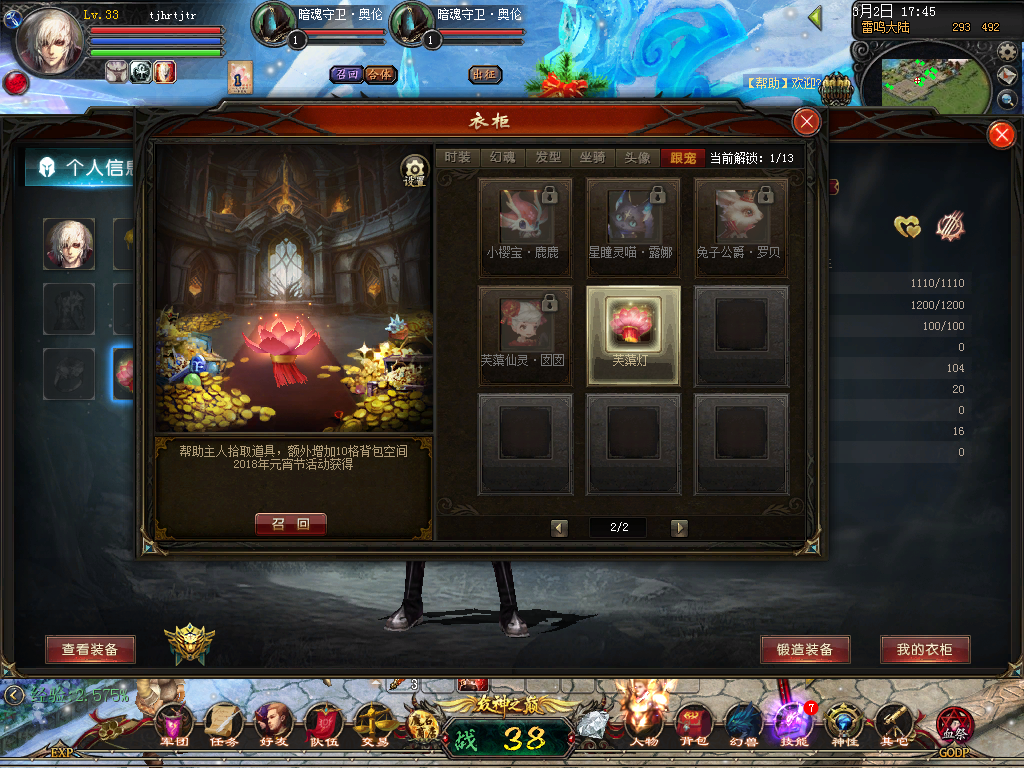
Task: Open the 技能 skills menu icon
Action: point(795,725)
